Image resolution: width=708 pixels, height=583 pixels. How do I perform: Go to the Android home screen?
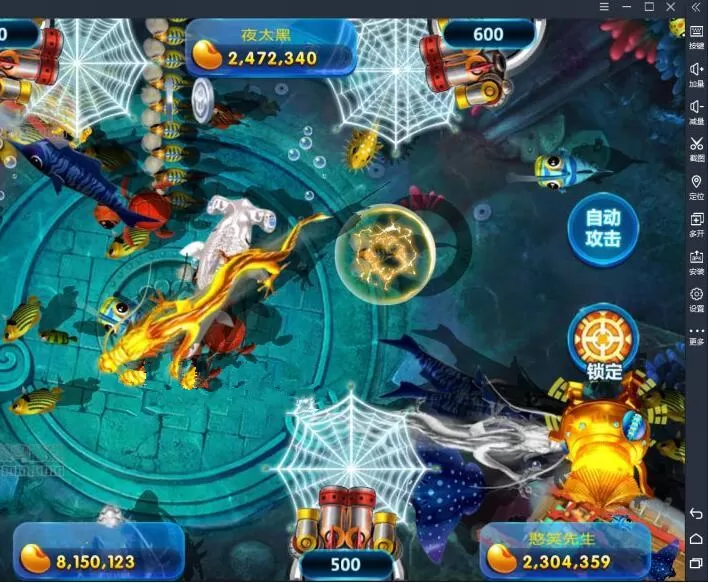pos(696,540)
